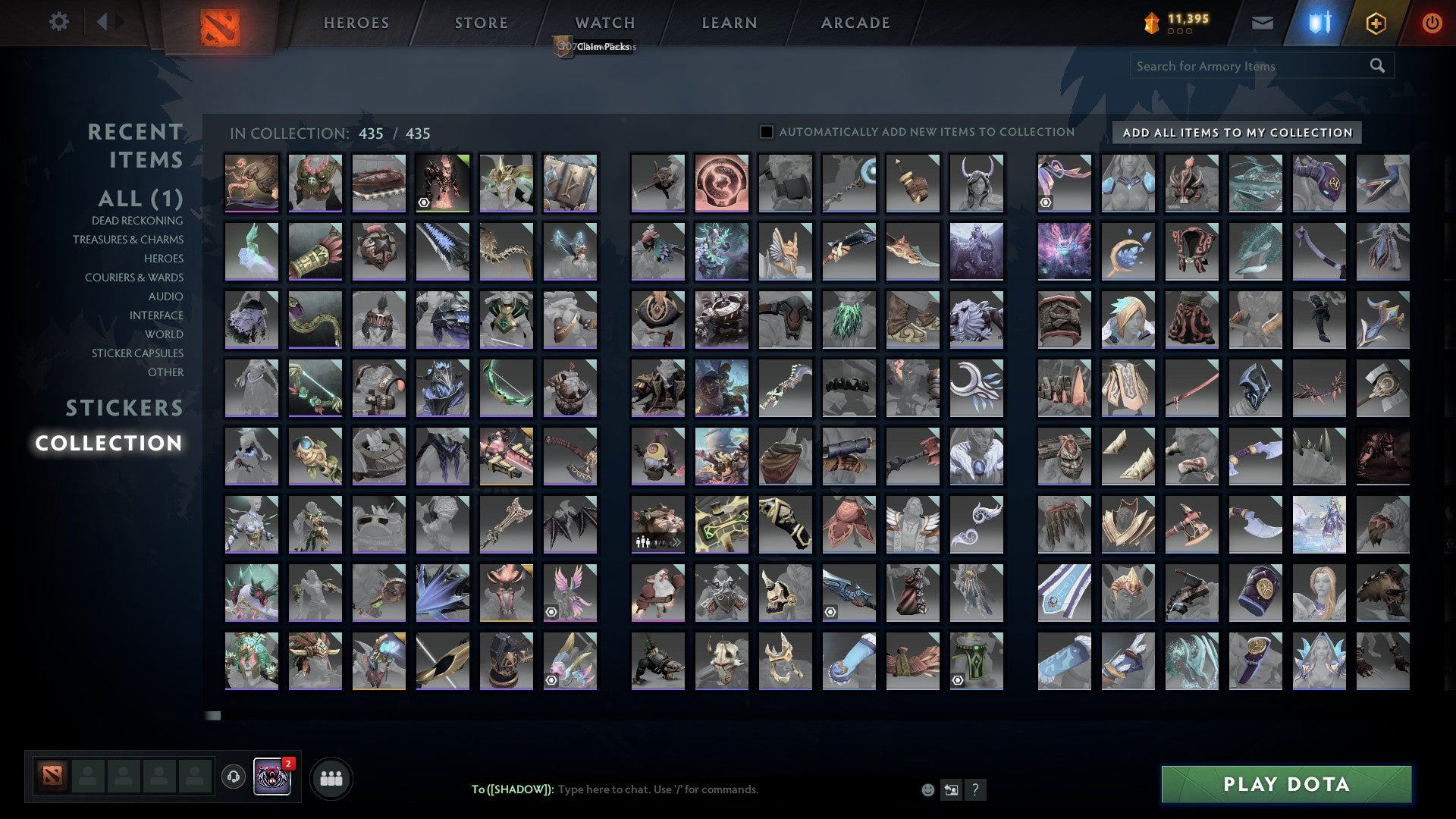The image size is (1456, 819).
Task: Enable automatically add new items to collection
Action: point(765,131)
